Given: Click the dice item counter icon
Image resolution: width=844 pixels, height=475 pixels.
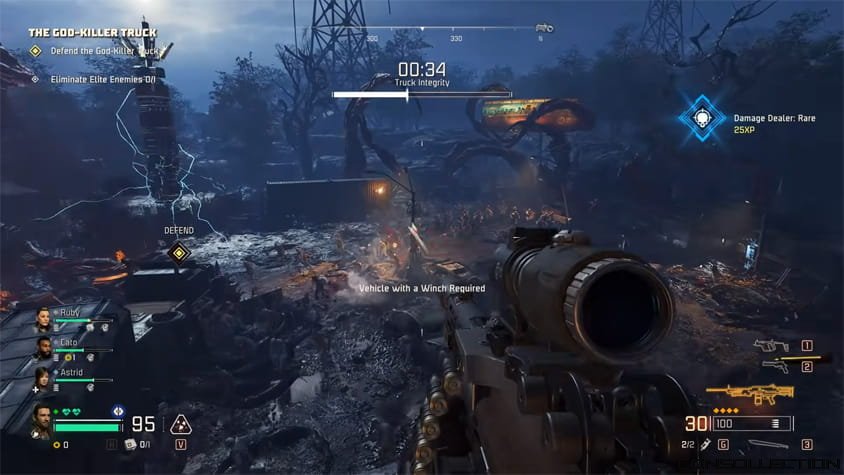Looking at the screenshot, I should (x=130, y=444).
